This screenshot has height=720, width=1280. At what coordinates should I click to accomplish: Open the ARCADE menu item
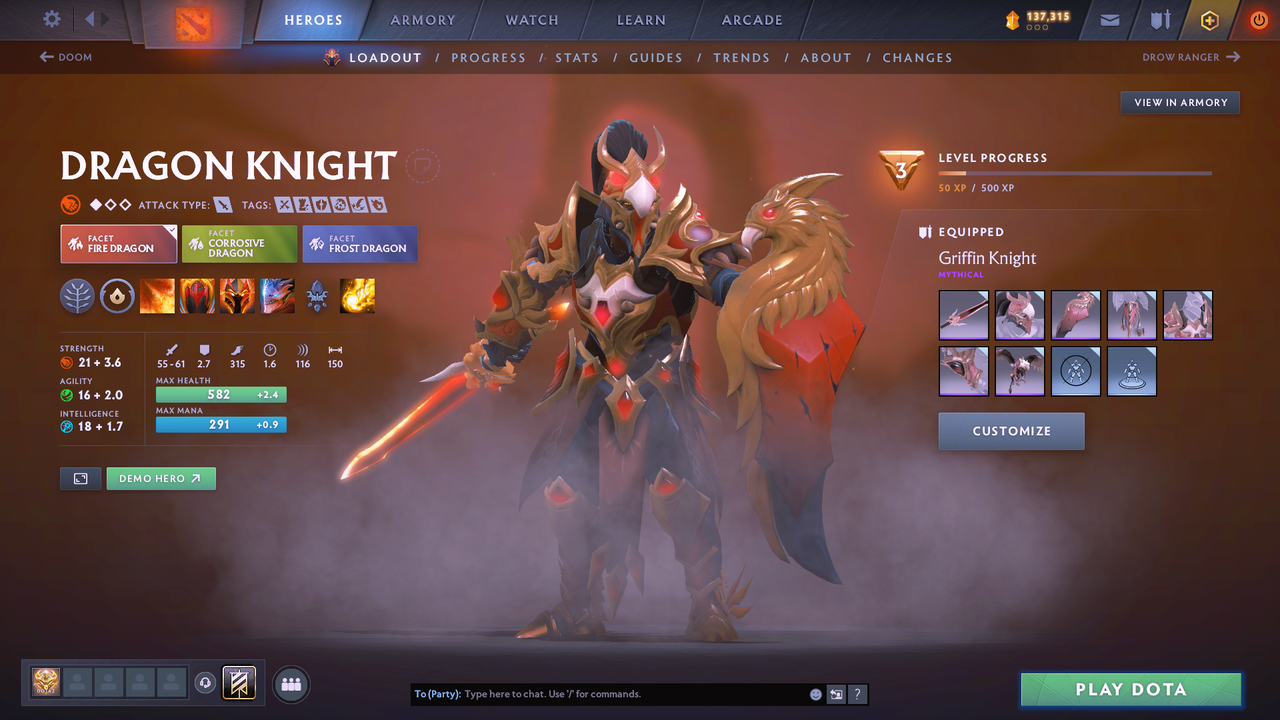coord(751,19)
